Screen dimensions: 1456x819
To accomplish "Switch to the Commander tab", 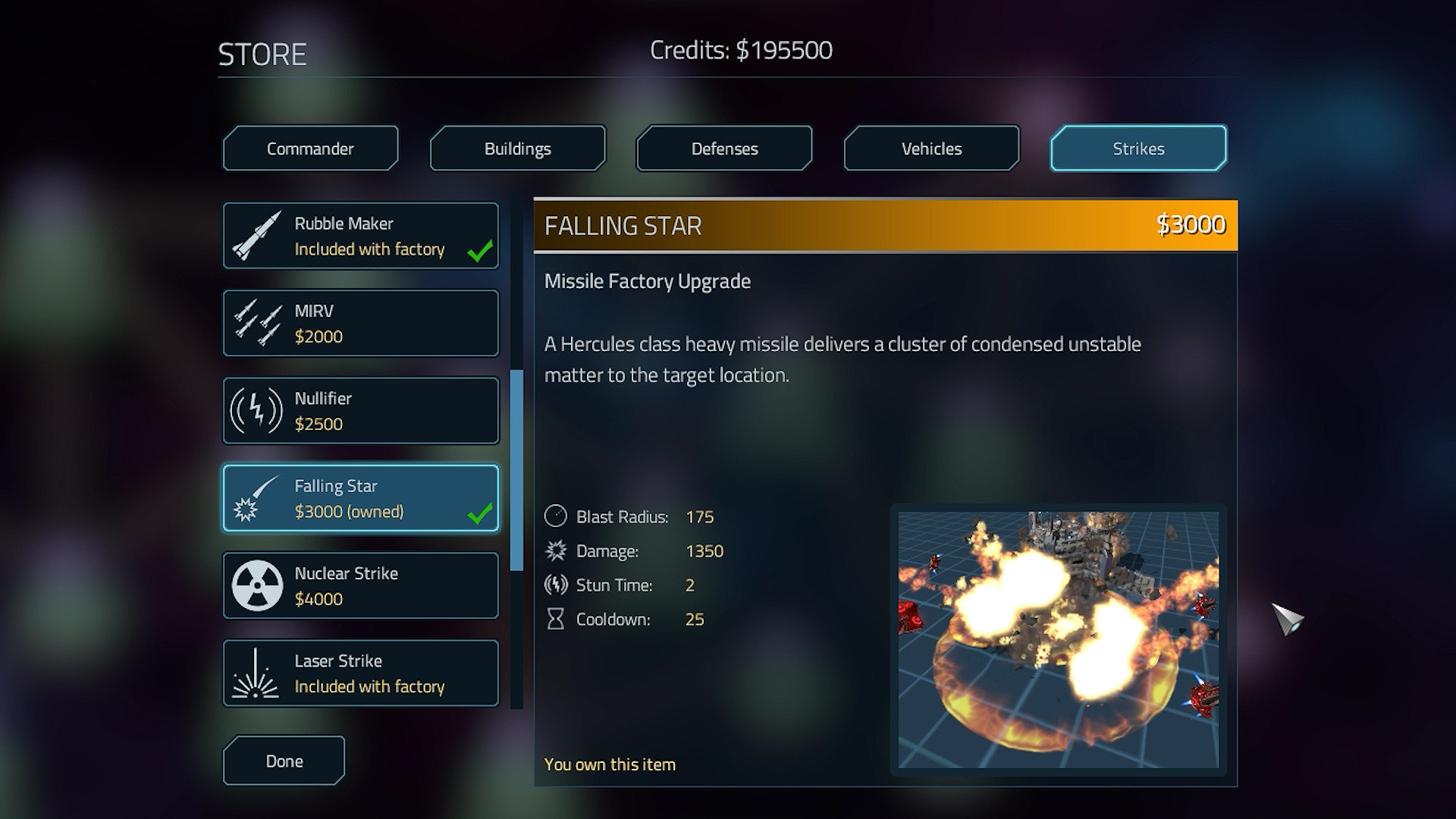I will pos(310,148).
